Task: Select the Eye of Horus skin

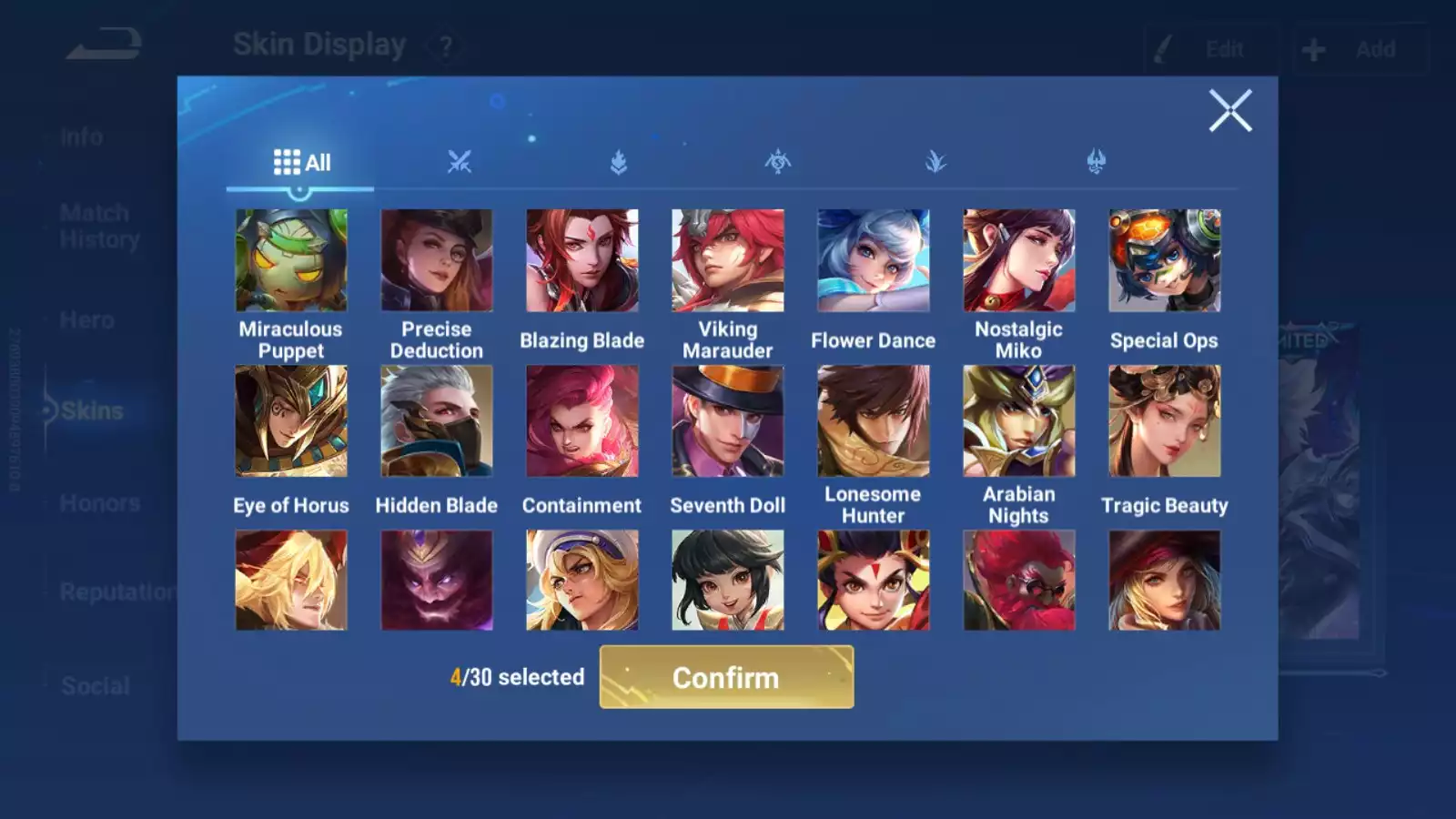Action: [x=291, y=421]
